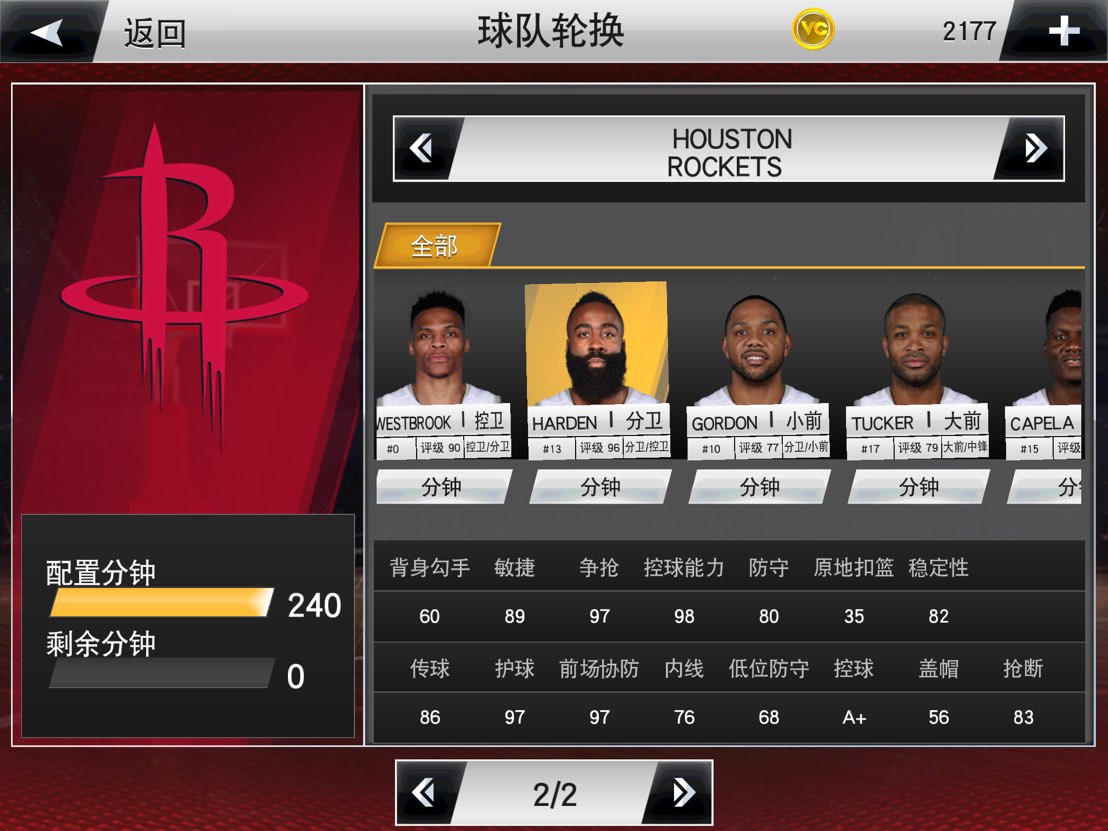The image size is (1108, 831).
Task: Open the 分钟 button under Westbrook
Action: point(442,487)
